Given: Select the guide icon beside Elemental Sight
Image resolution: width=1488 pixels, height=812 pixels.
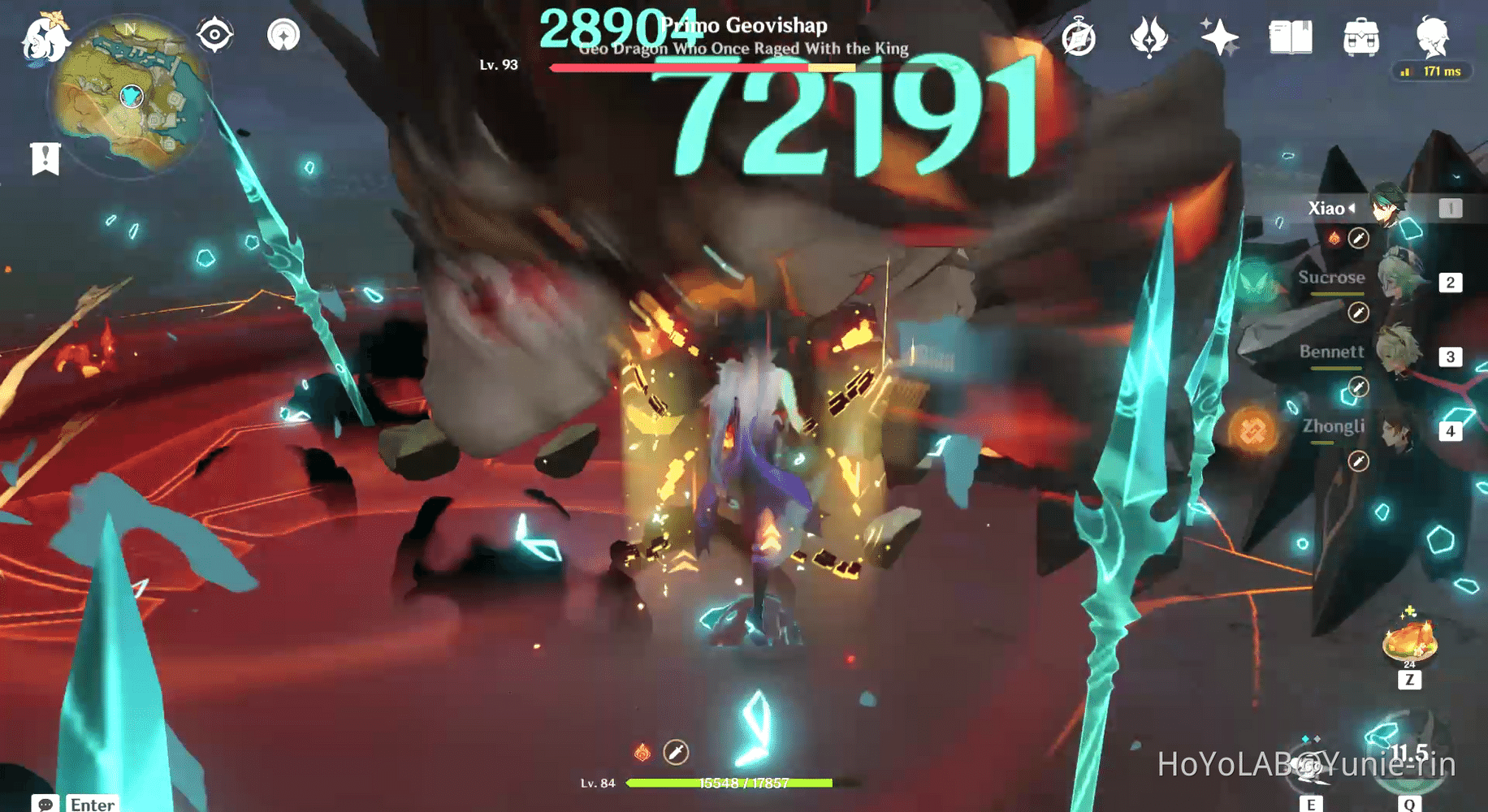Looking at the screenshot, I should [283, 35].
